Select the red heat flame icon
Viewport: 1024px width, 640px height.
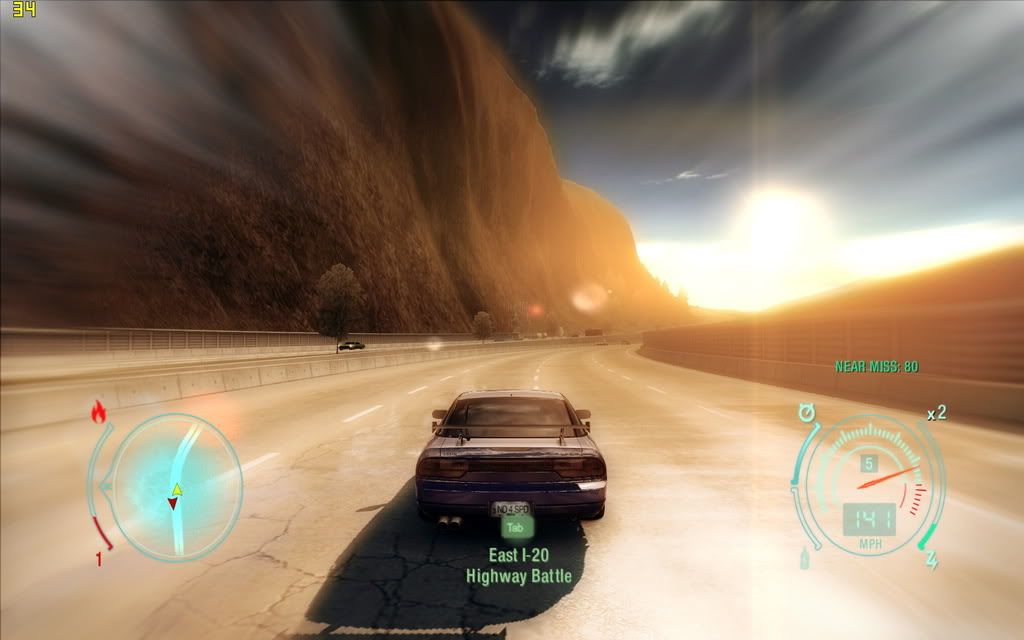tap(99, 412)
